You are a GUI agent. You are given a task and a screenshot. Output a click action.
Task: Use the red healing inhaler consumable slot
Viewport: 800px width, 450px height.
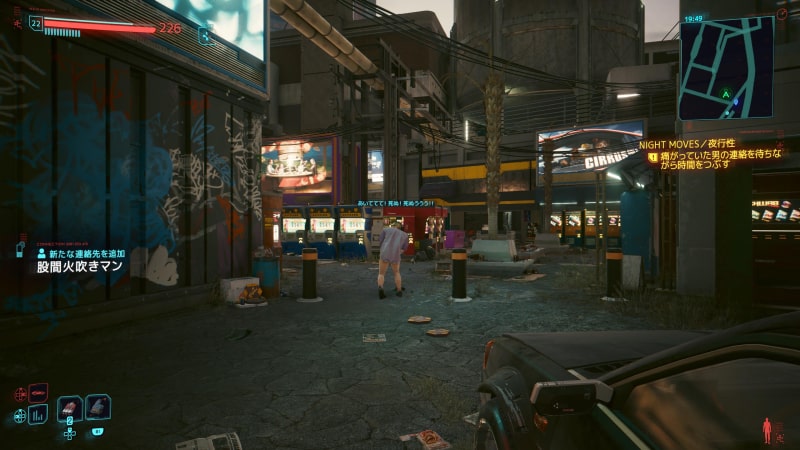click(x=70, y=407)
